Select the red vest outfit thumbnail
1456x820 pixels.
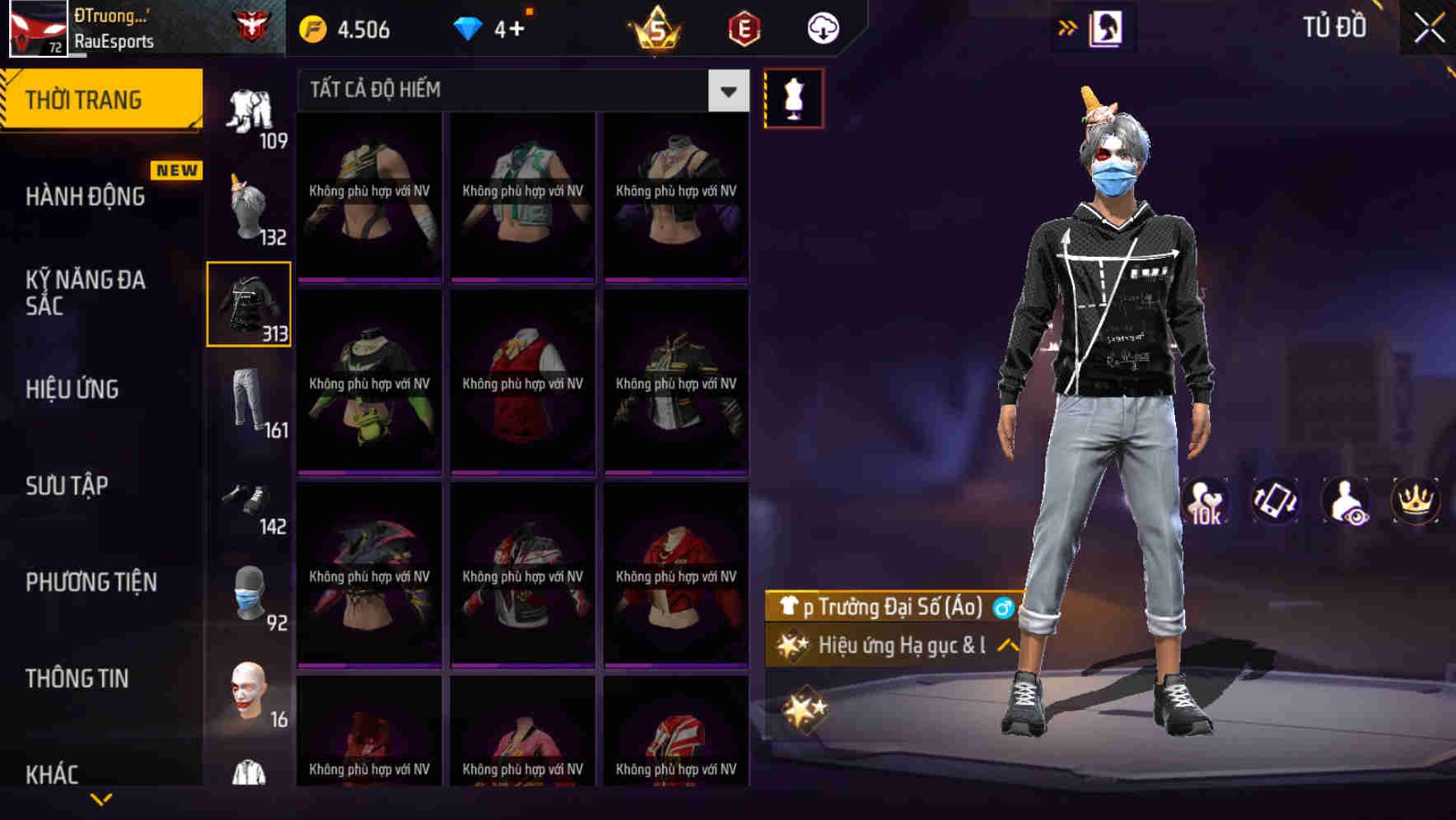pyautogui.click(x=522, y=383)
